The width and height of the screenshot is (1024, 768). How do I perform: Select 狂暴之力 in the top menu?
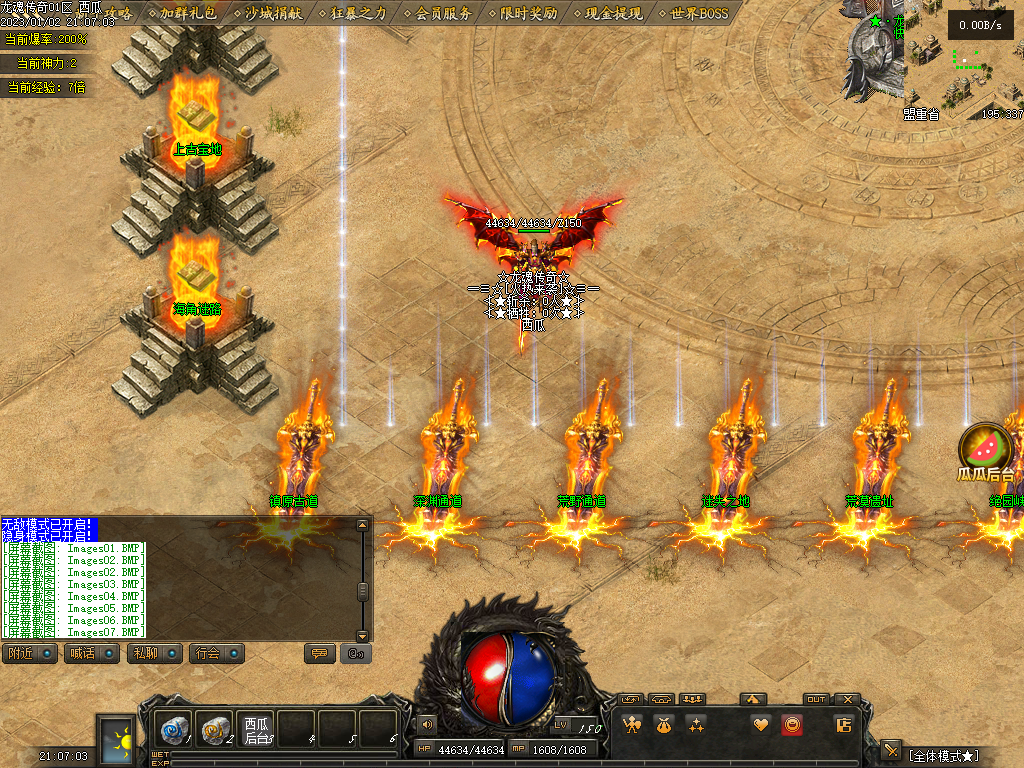[358, 14]
